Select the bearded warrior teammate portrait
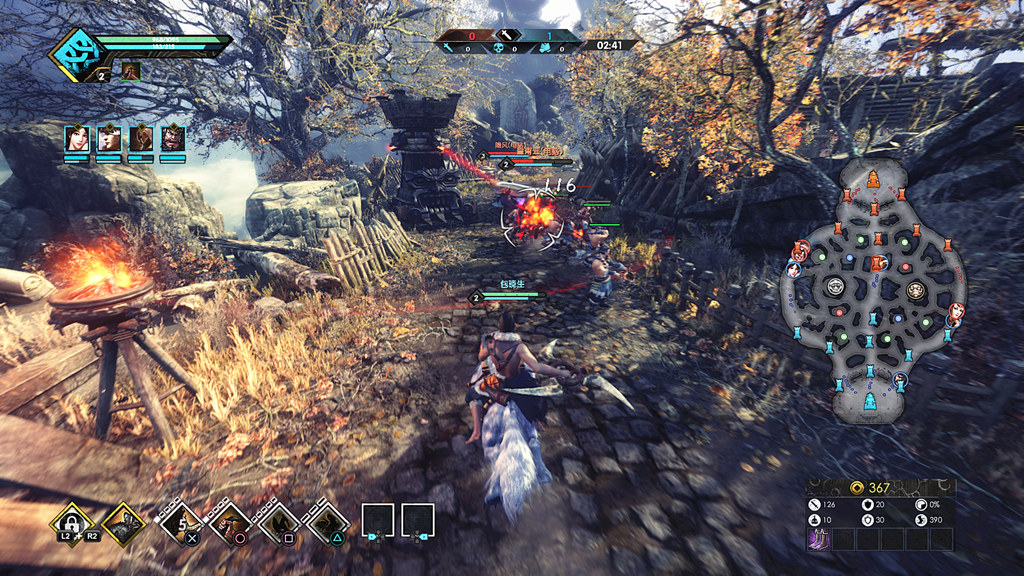 point(173,138)
